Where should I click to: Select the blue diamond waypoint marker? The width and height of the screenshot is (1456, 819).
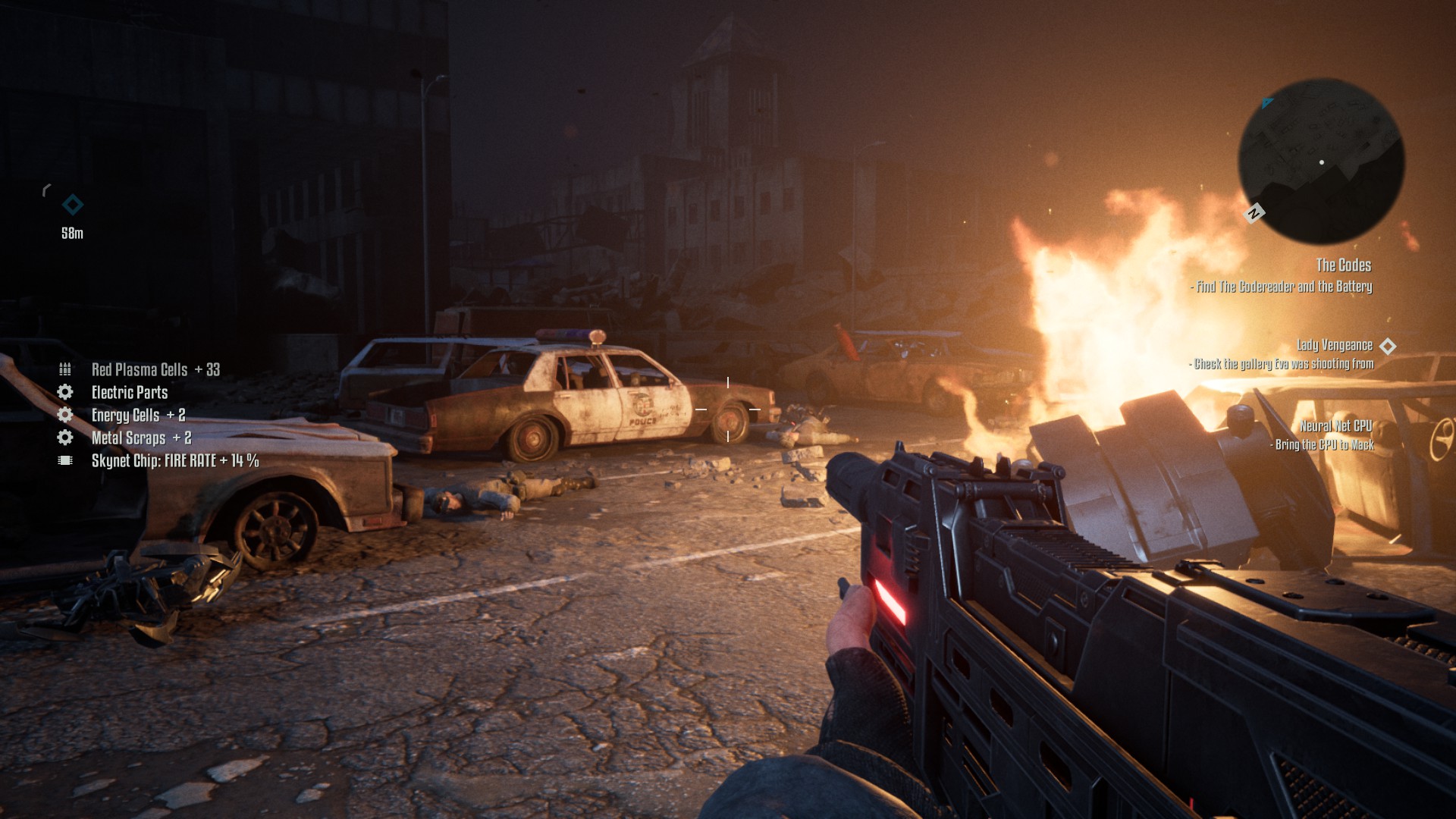[x=73, y=205]
